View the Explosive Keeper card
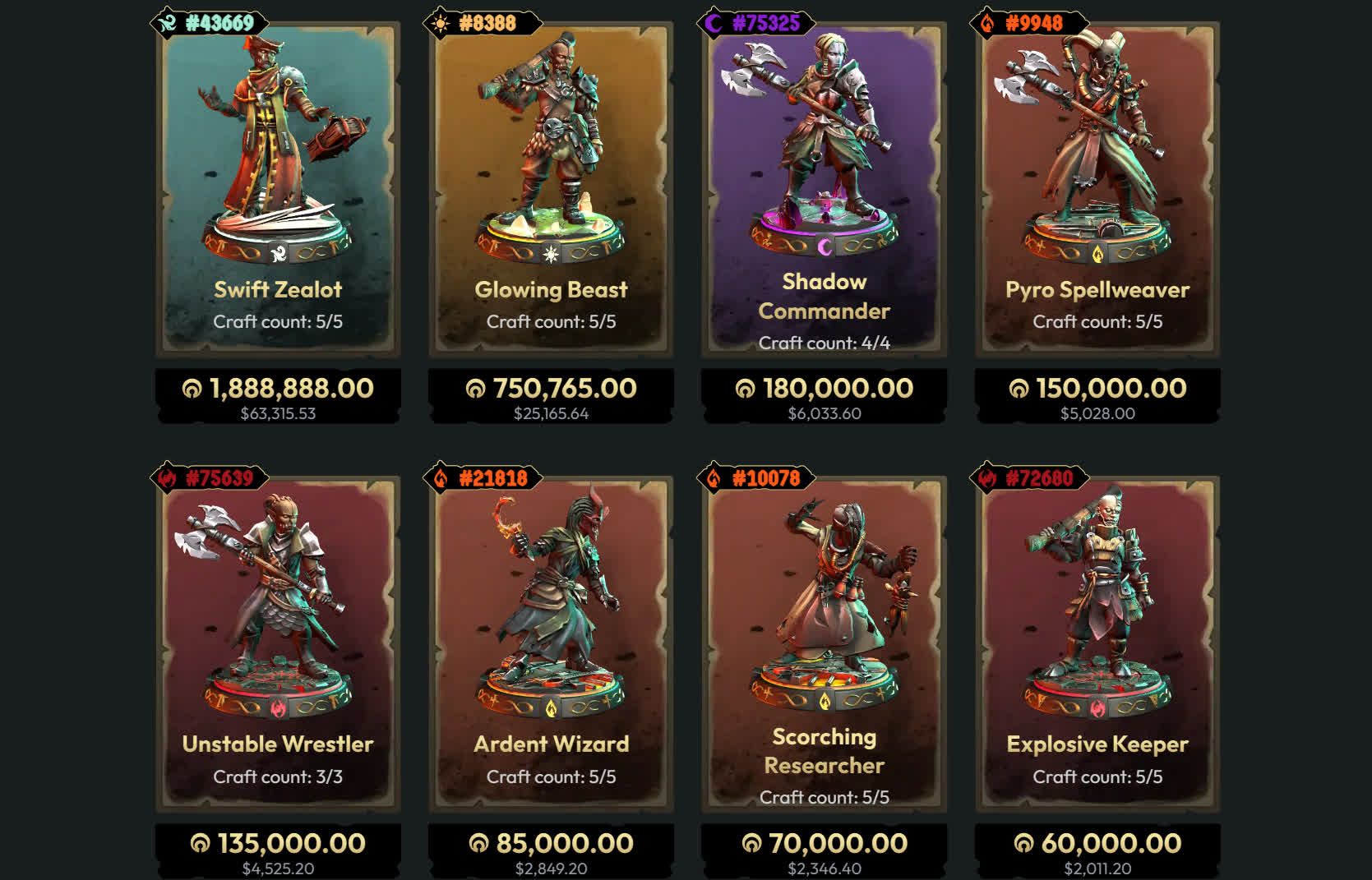The width and height of the screenshot is (1372, 880). click(1097, 643)
